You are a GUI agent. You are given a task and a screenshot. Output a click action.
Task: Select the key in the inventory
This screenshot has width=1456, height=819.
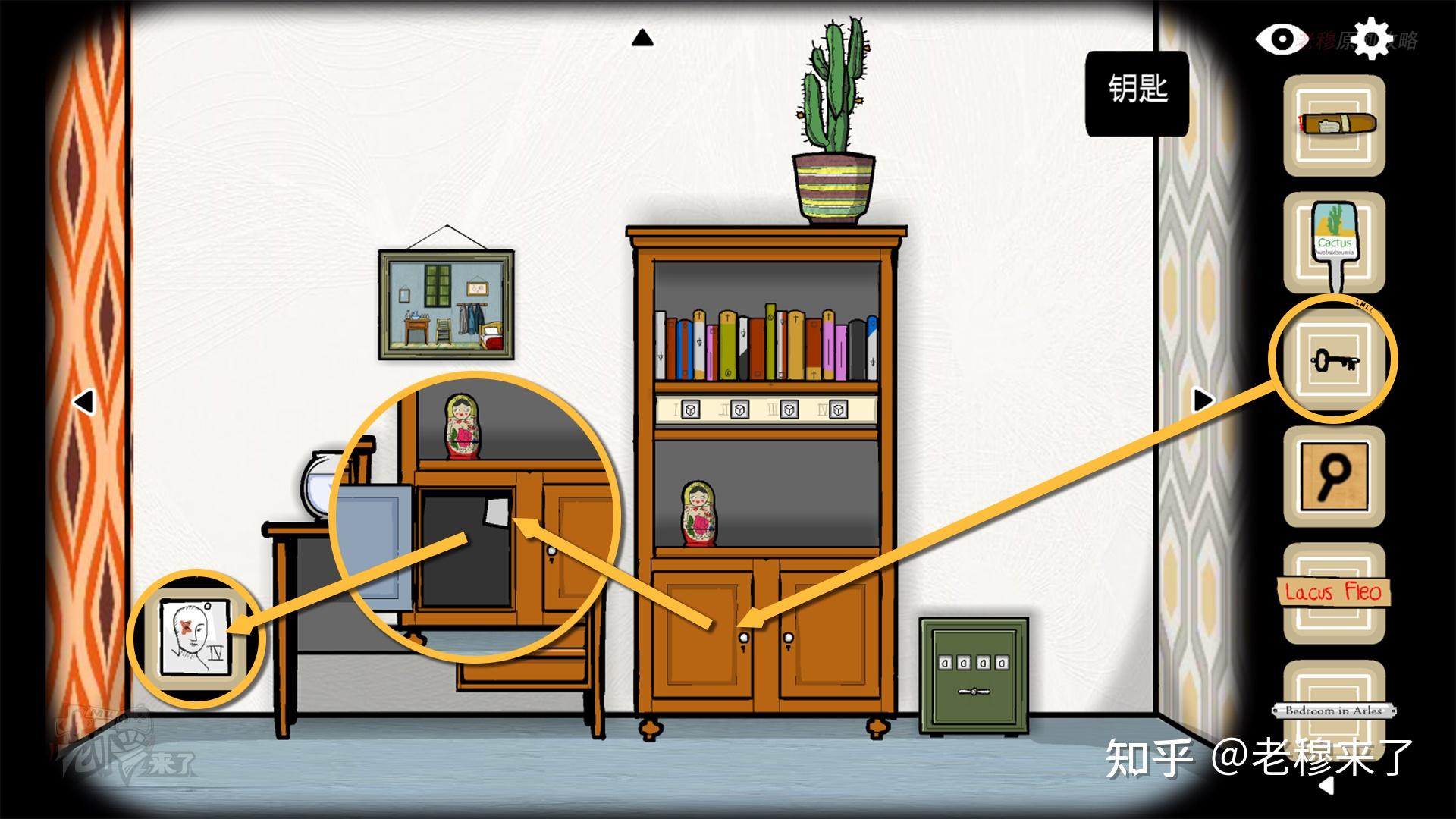[x=1334, y=360]
